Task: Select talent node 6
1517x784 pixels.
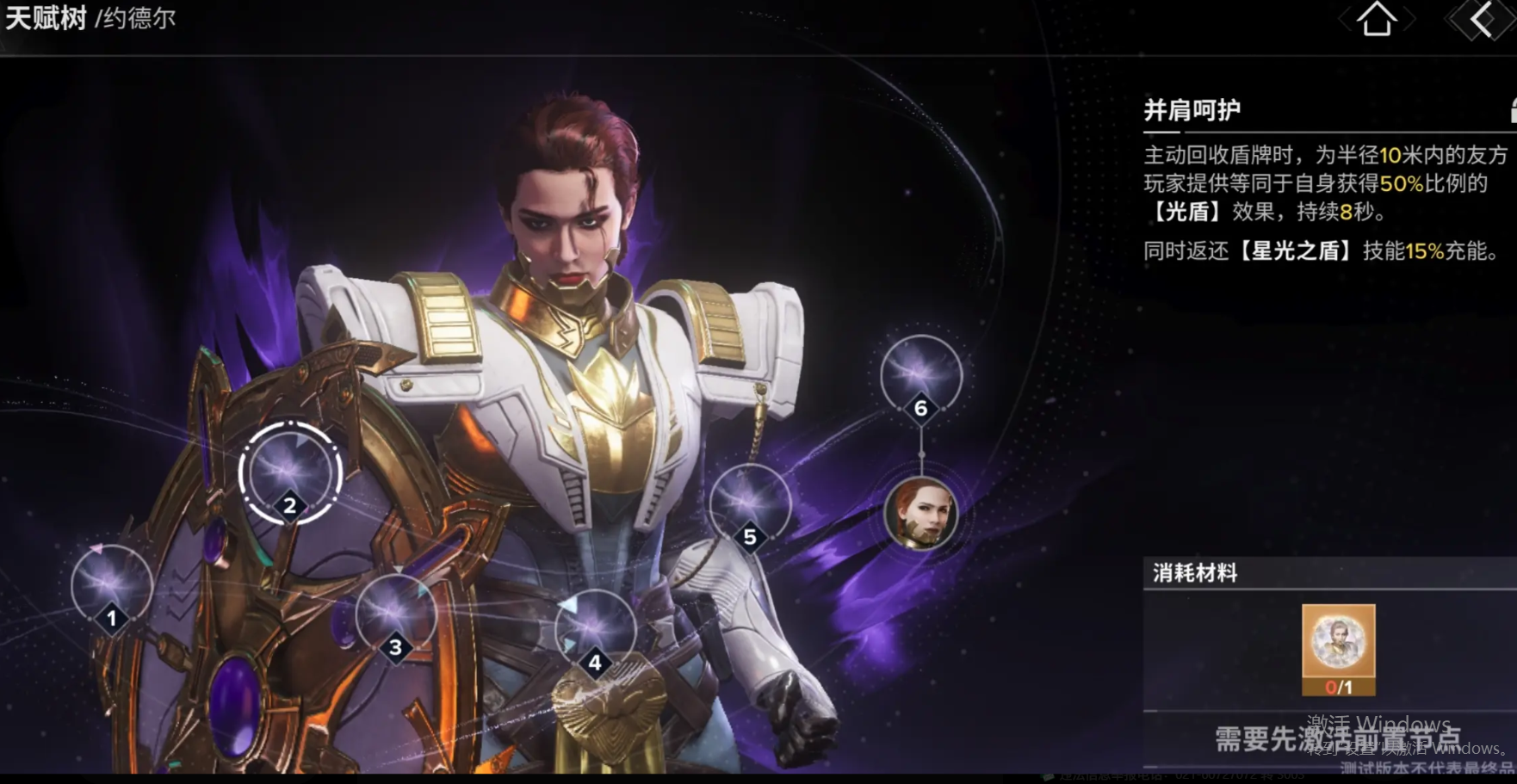Action: 920,376
